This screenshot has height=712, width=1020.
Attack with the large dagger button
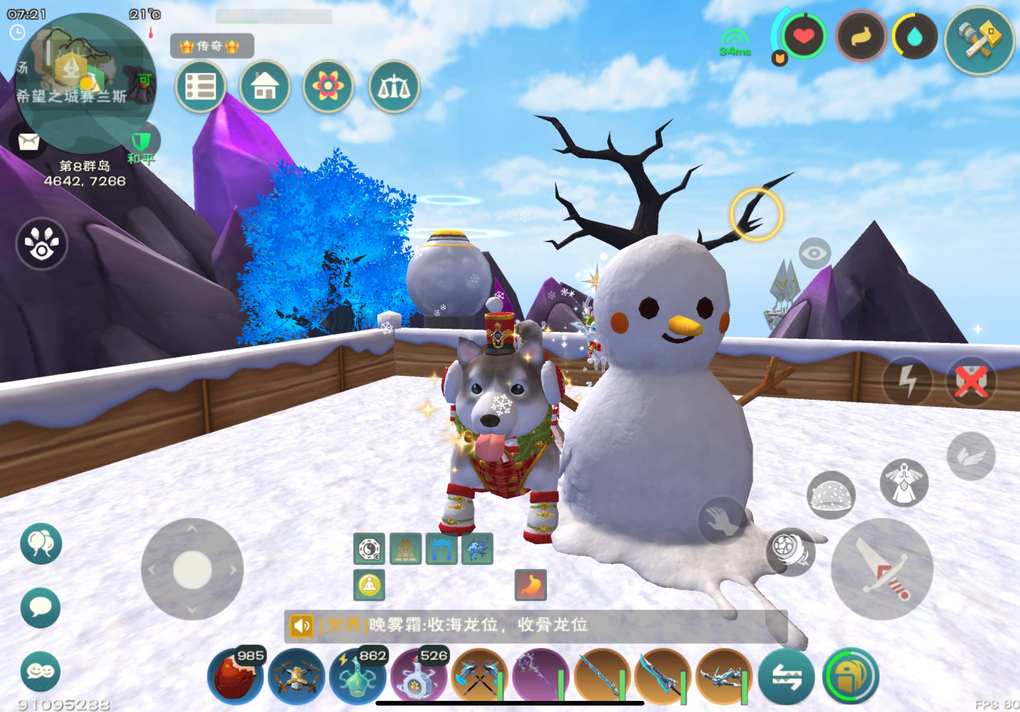(x=881, y=569)
